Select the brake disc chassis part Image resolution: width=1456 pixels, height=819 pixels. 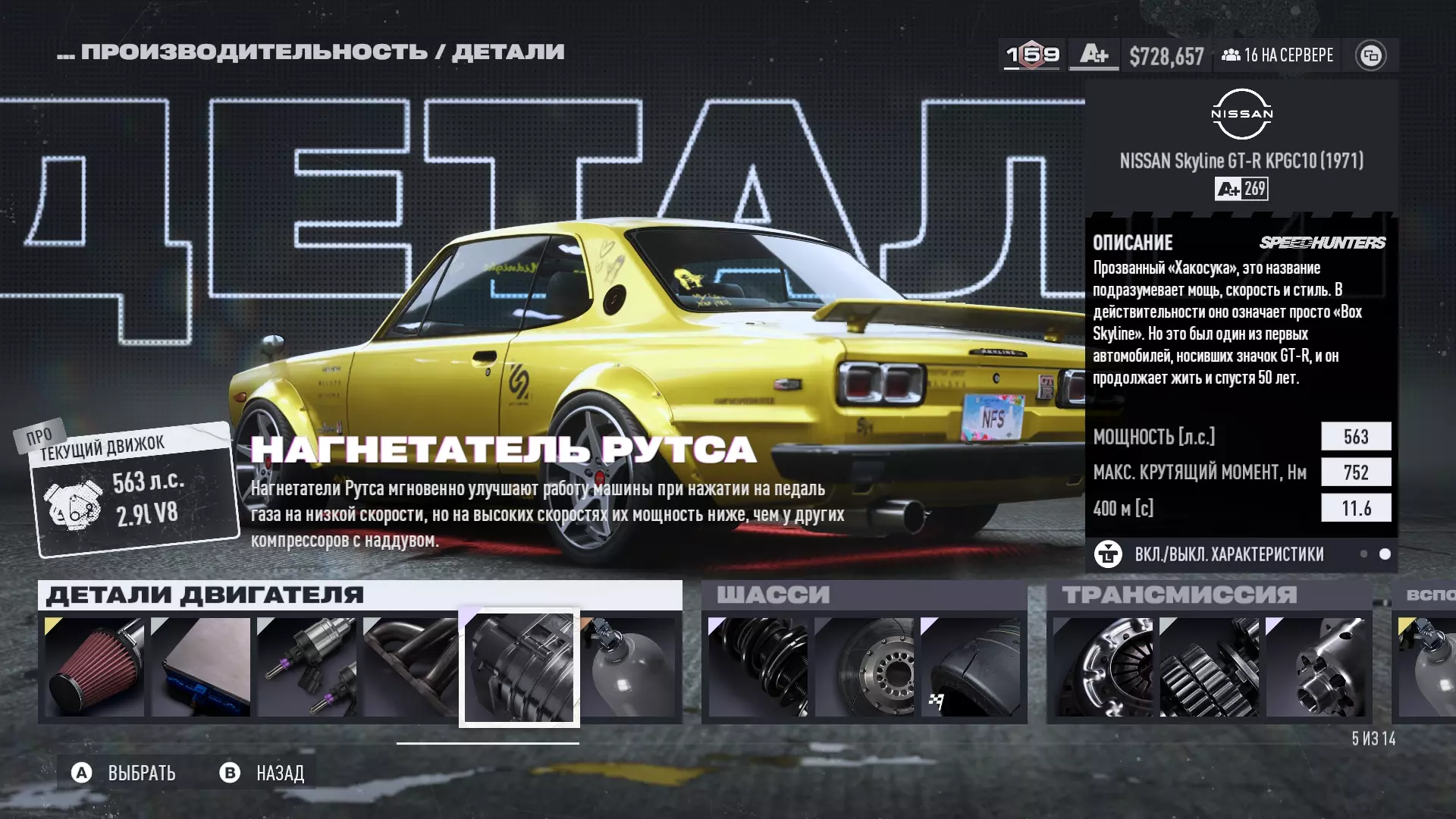tap(864, 667)
